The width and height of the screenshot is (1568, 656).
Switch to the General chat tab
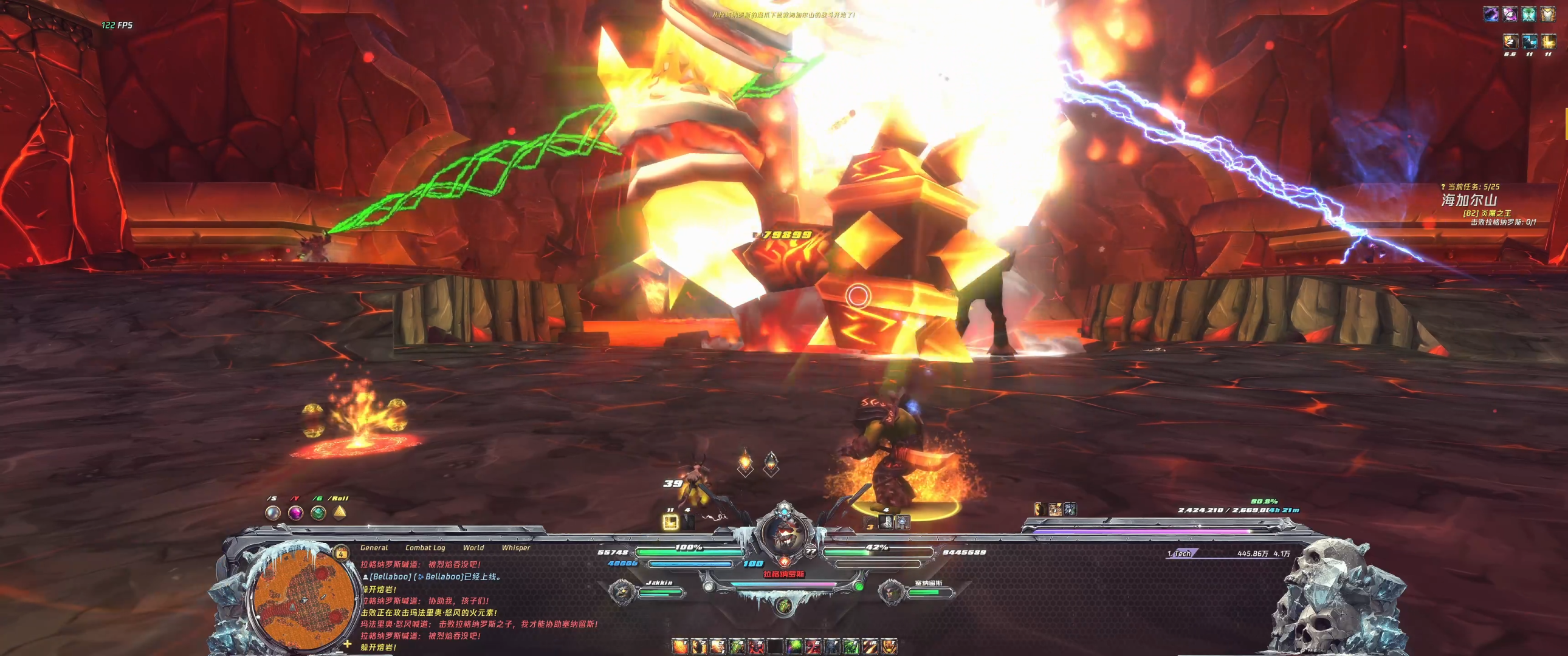pos(374,548)
